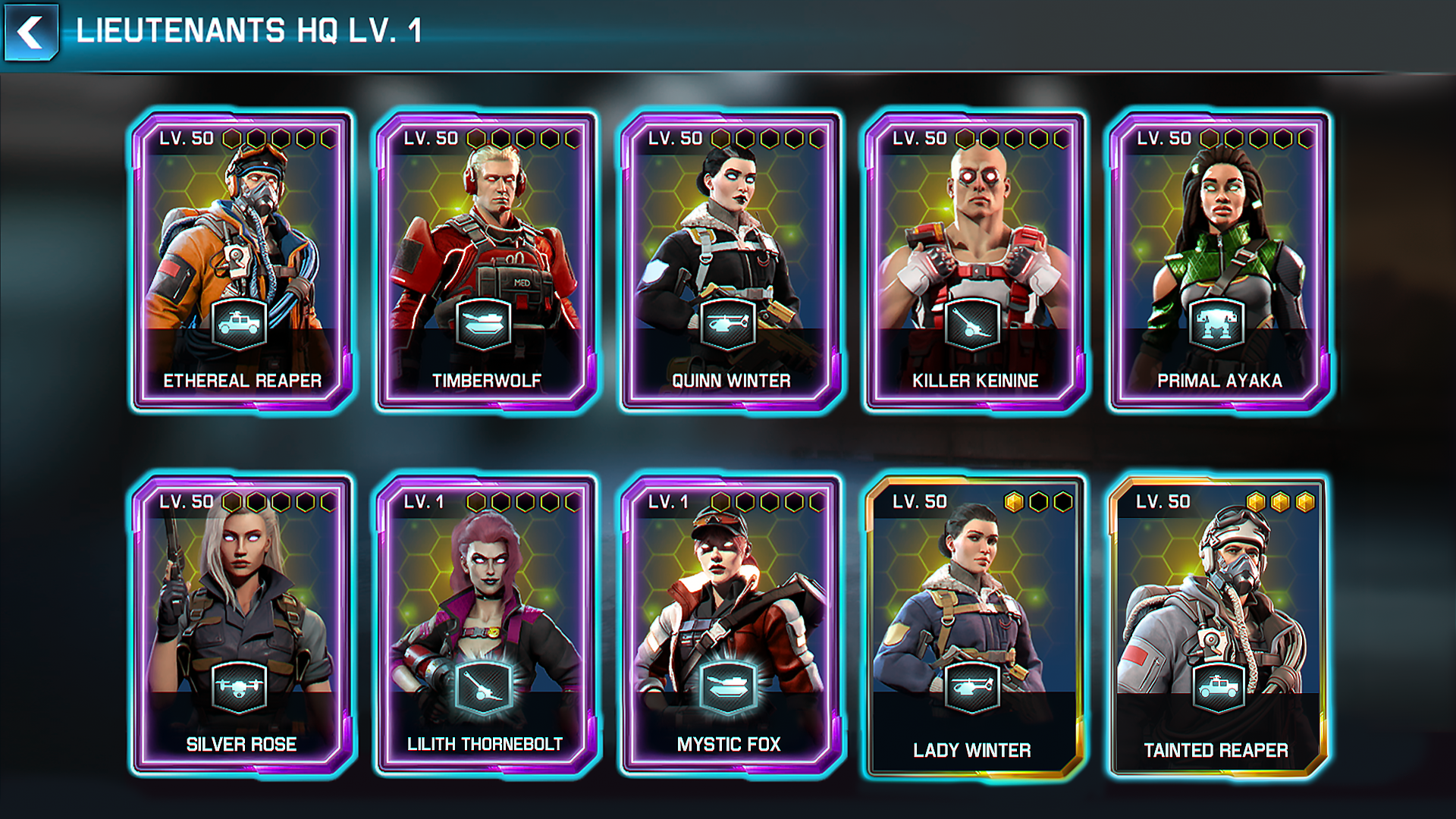Select the Primal Ayaka character portrait
Image resolution: width=1456 pixels, height=819 pixels.
coord(1216,227)
